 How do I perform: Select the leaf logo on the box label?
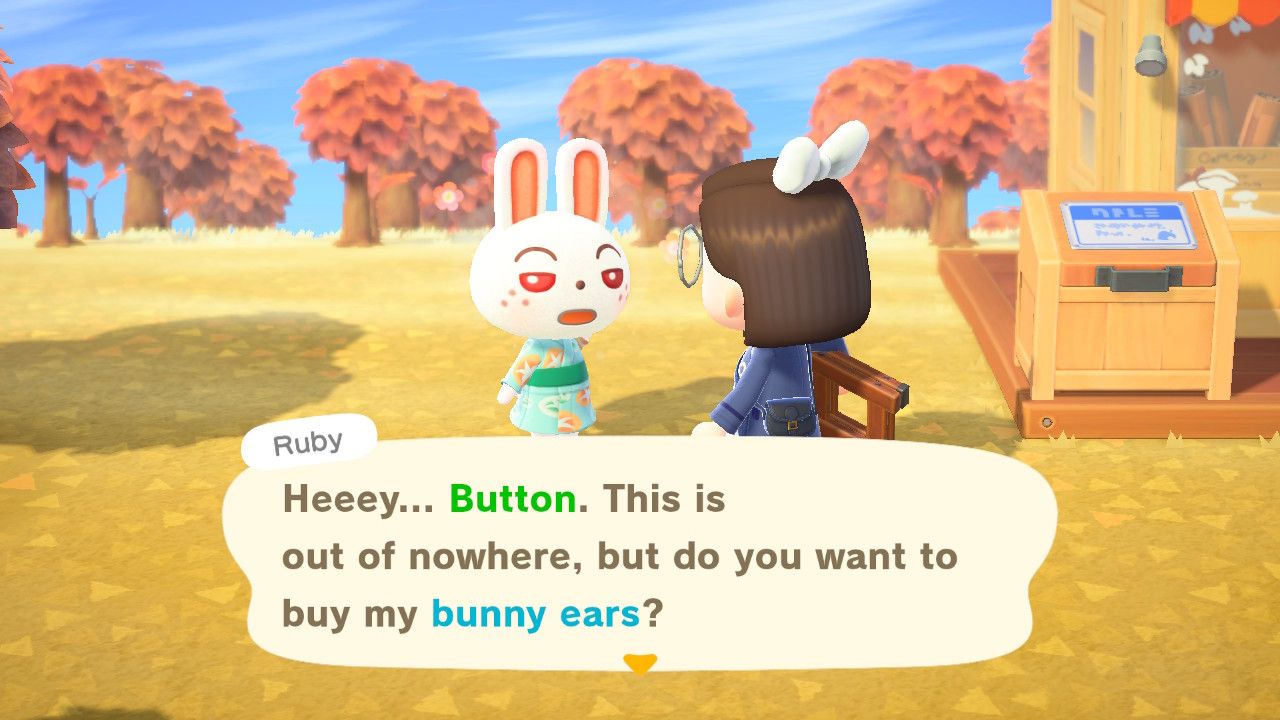tap(1166, 237)
